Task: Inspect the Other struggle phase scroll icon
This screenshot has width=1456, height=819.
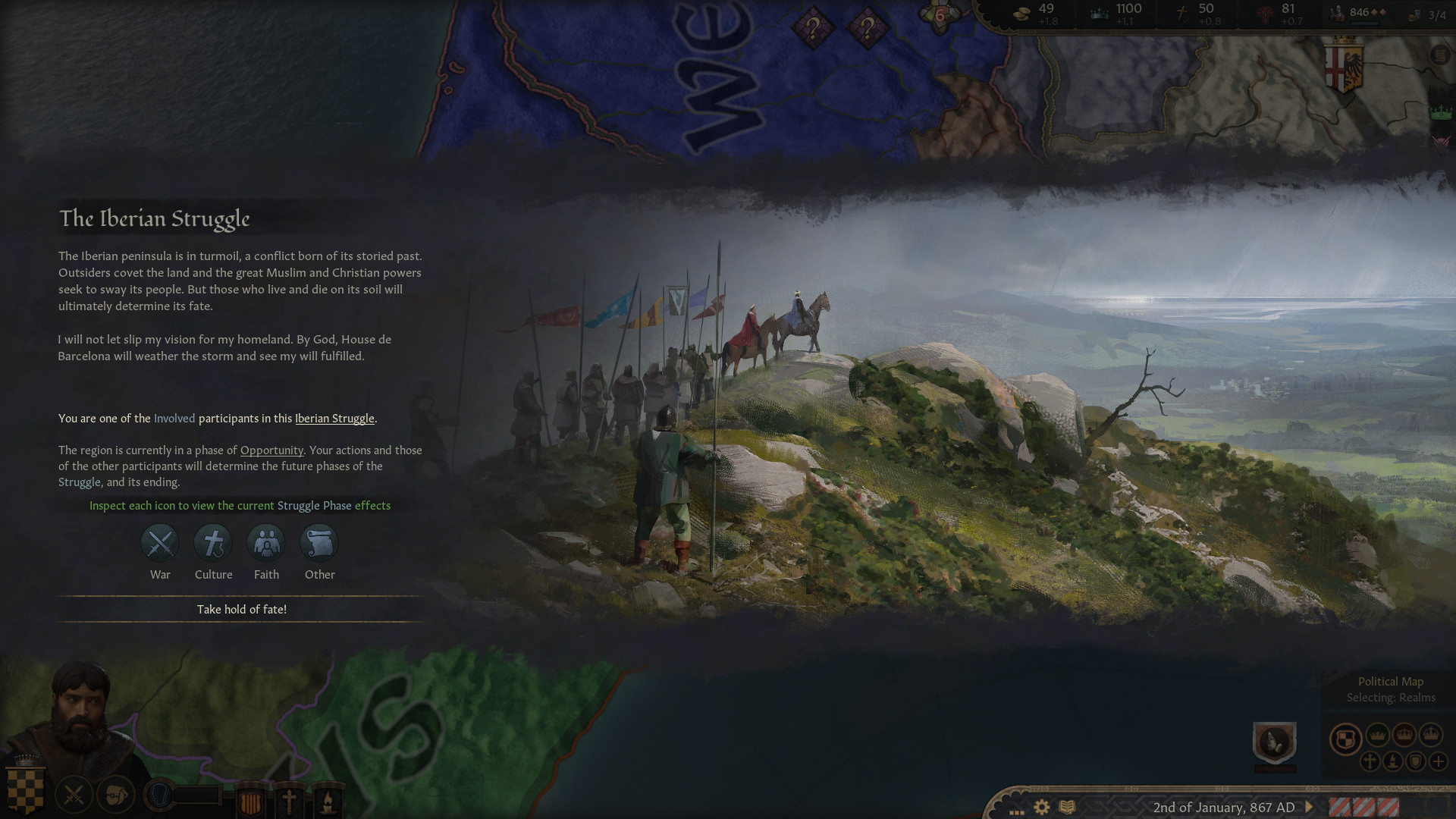Action: [318, 543]
